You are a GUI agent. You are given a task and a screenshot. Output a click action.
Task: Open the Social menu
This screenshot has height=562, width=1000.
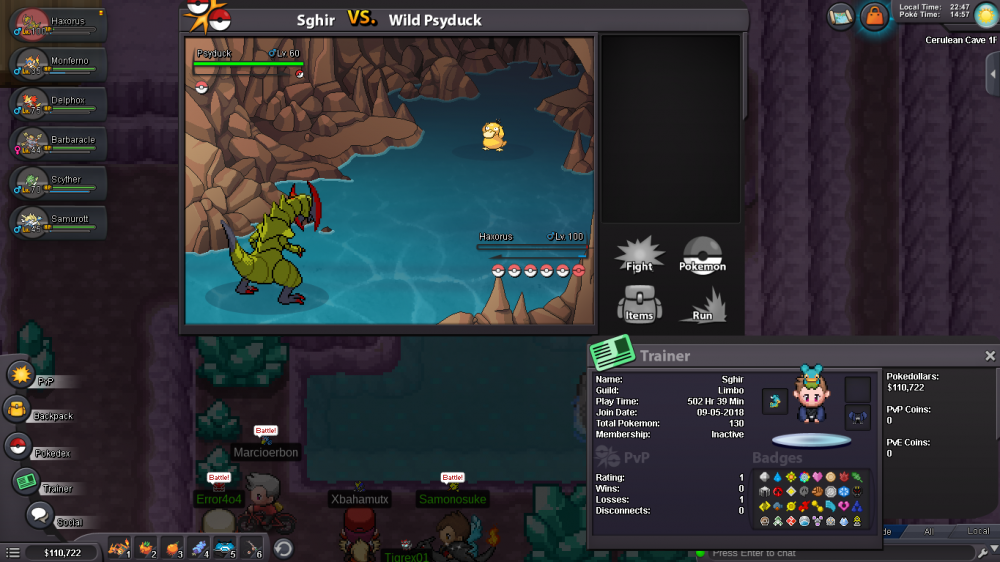[39, 516]
